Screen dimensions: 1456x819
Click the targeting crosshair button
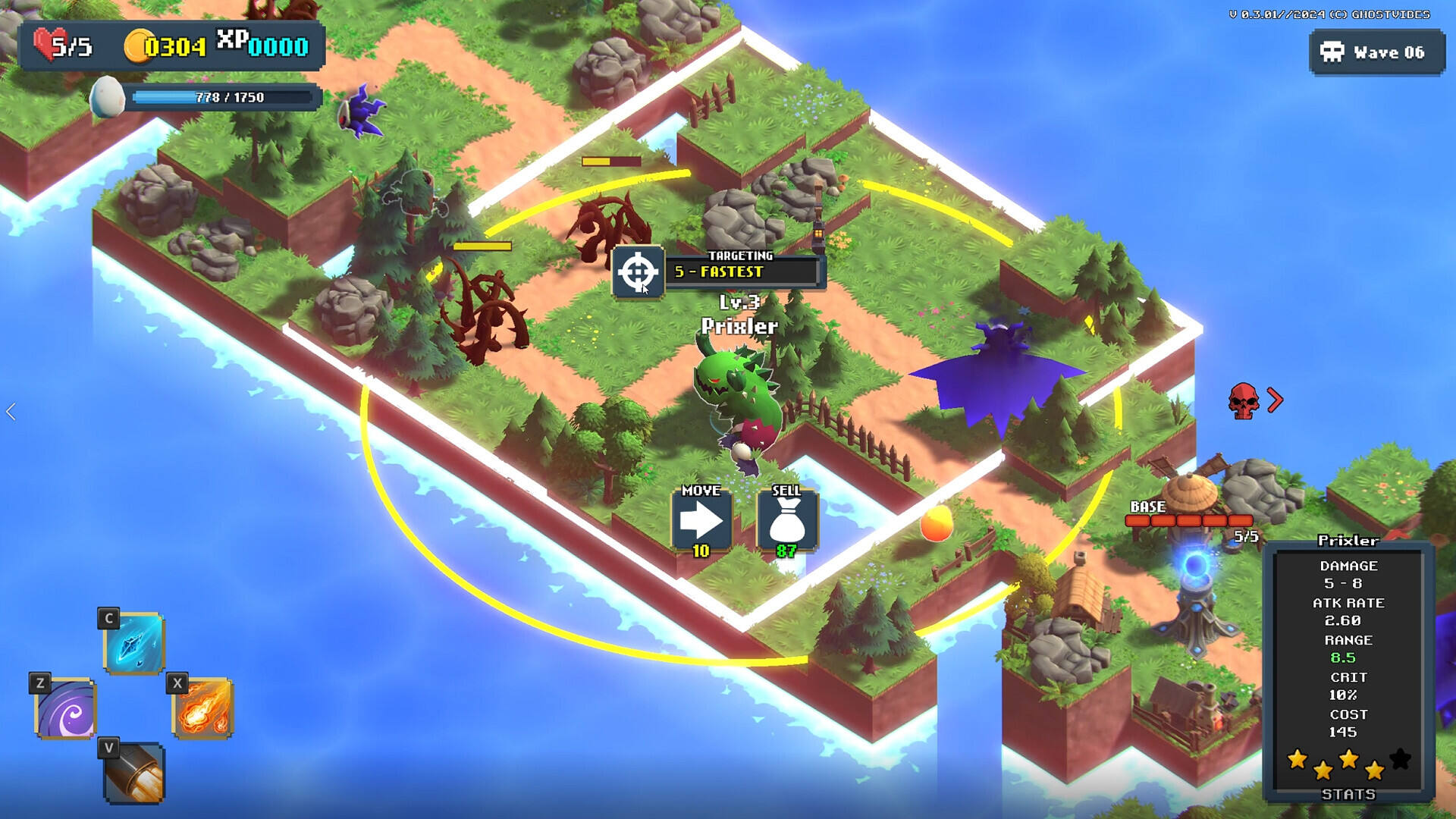pos(637,271)
